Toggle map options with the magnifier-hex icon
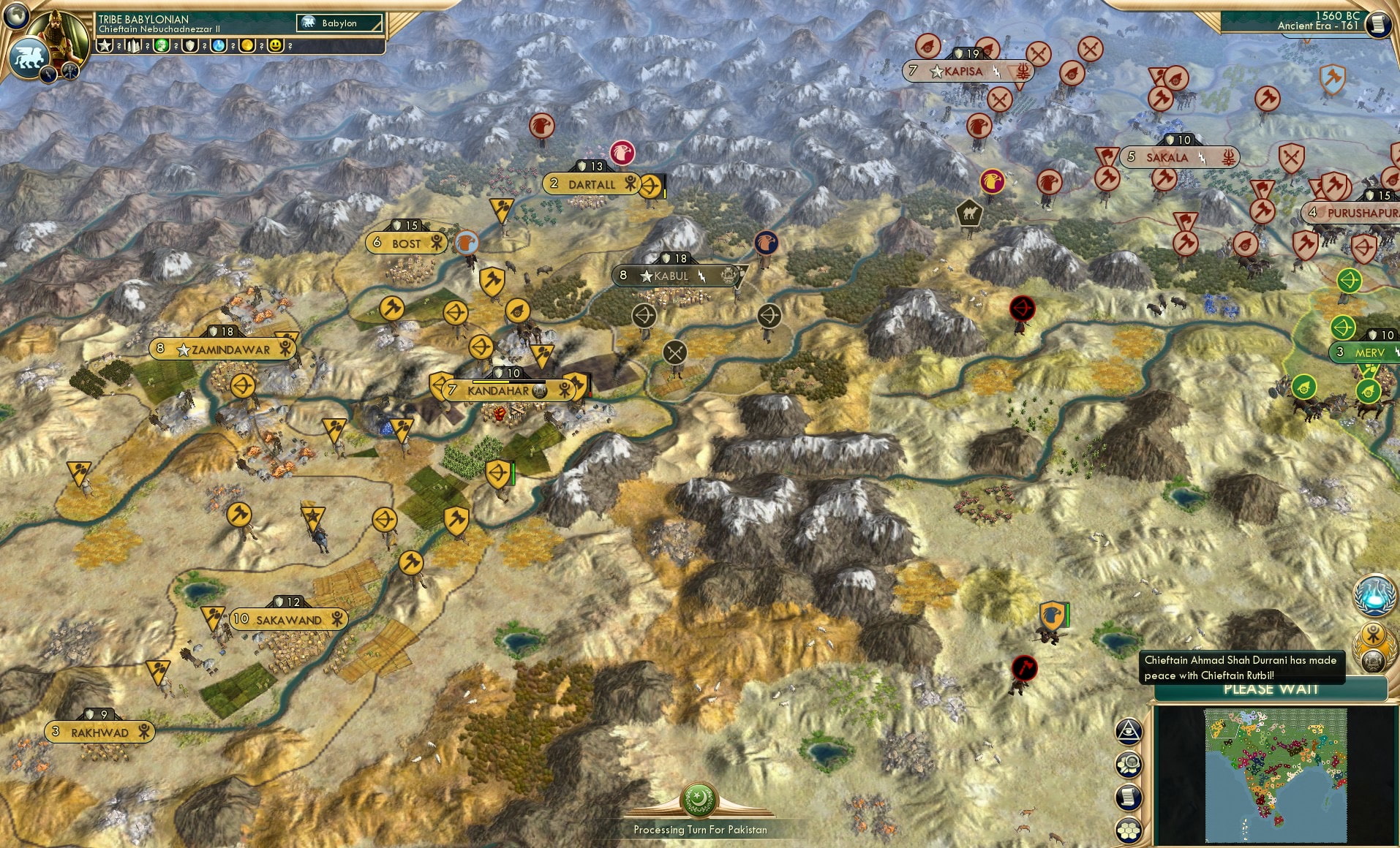 coord(1129,765)
